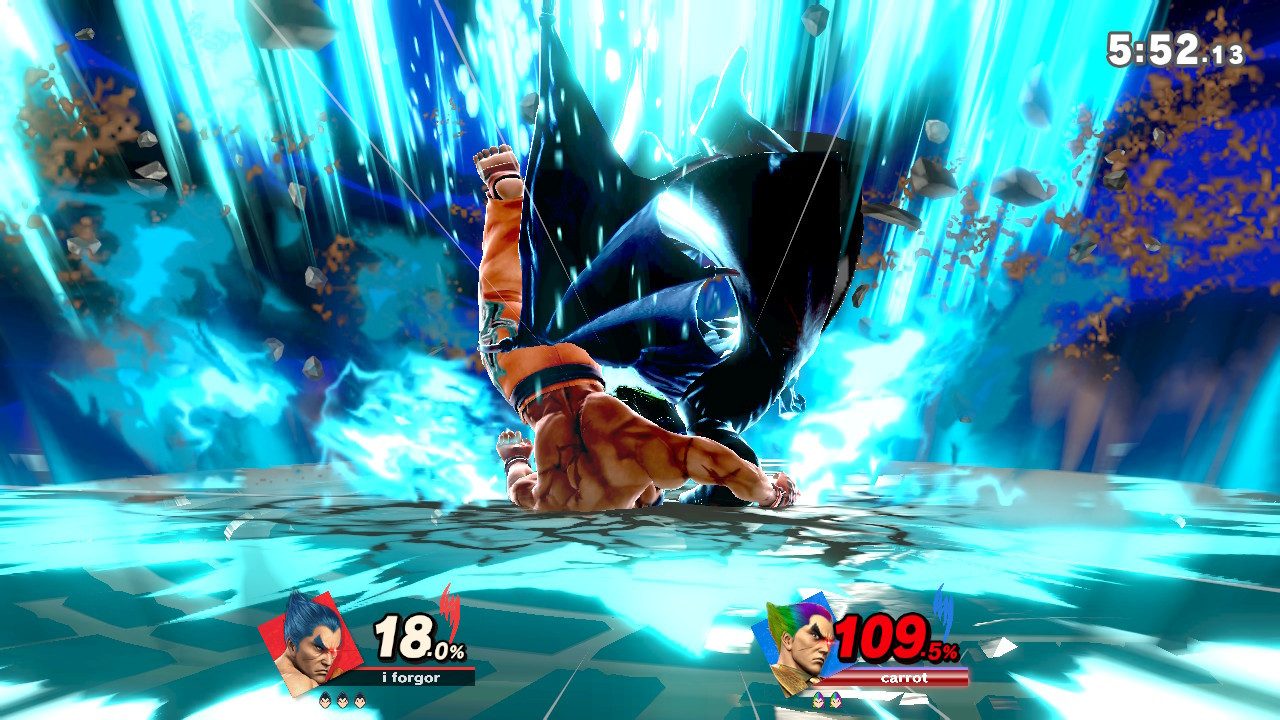1280x720 pixels.
Task: Select carrot's first green-haired stock icon
Action: click(x=819, y=699)
